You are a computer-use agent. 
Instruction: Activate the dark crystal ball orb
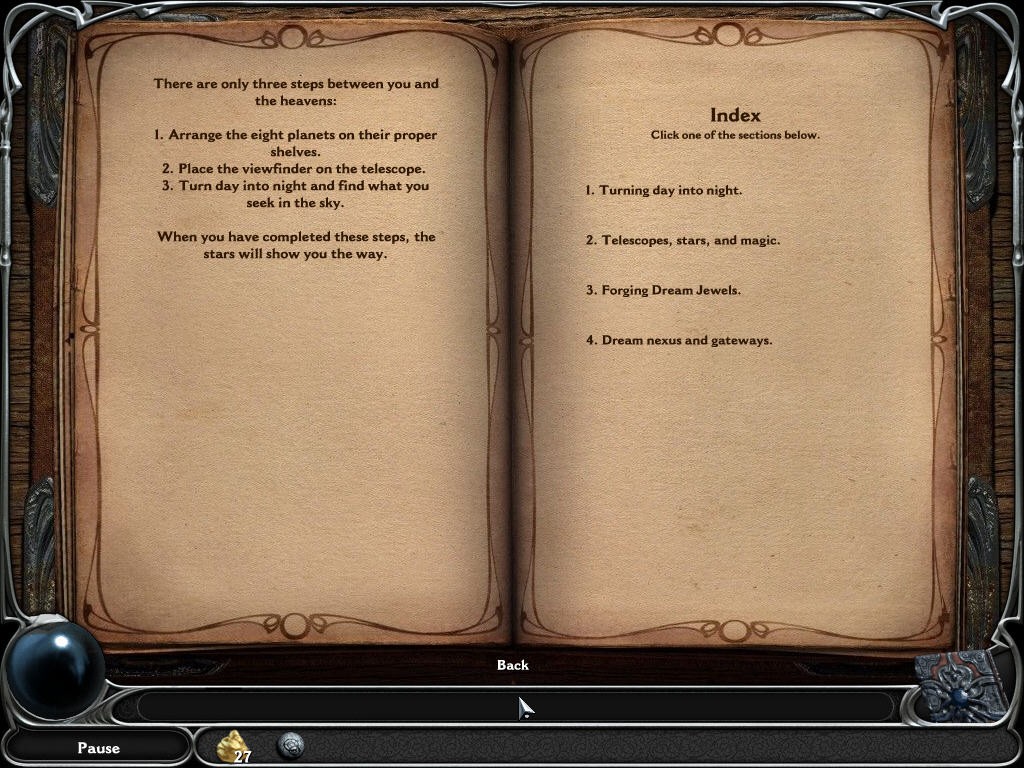coord(55,668)
